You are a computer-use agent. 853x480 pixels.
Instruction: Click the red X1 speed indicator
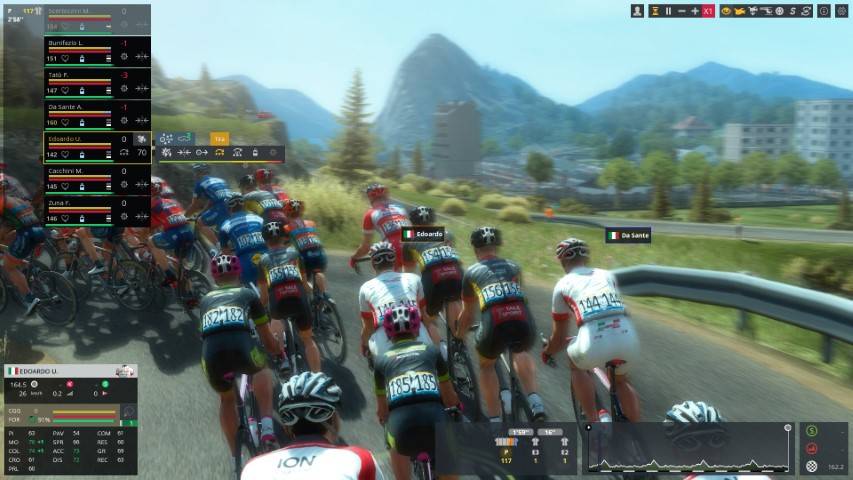pyautogui.click(x=709, y=11)
